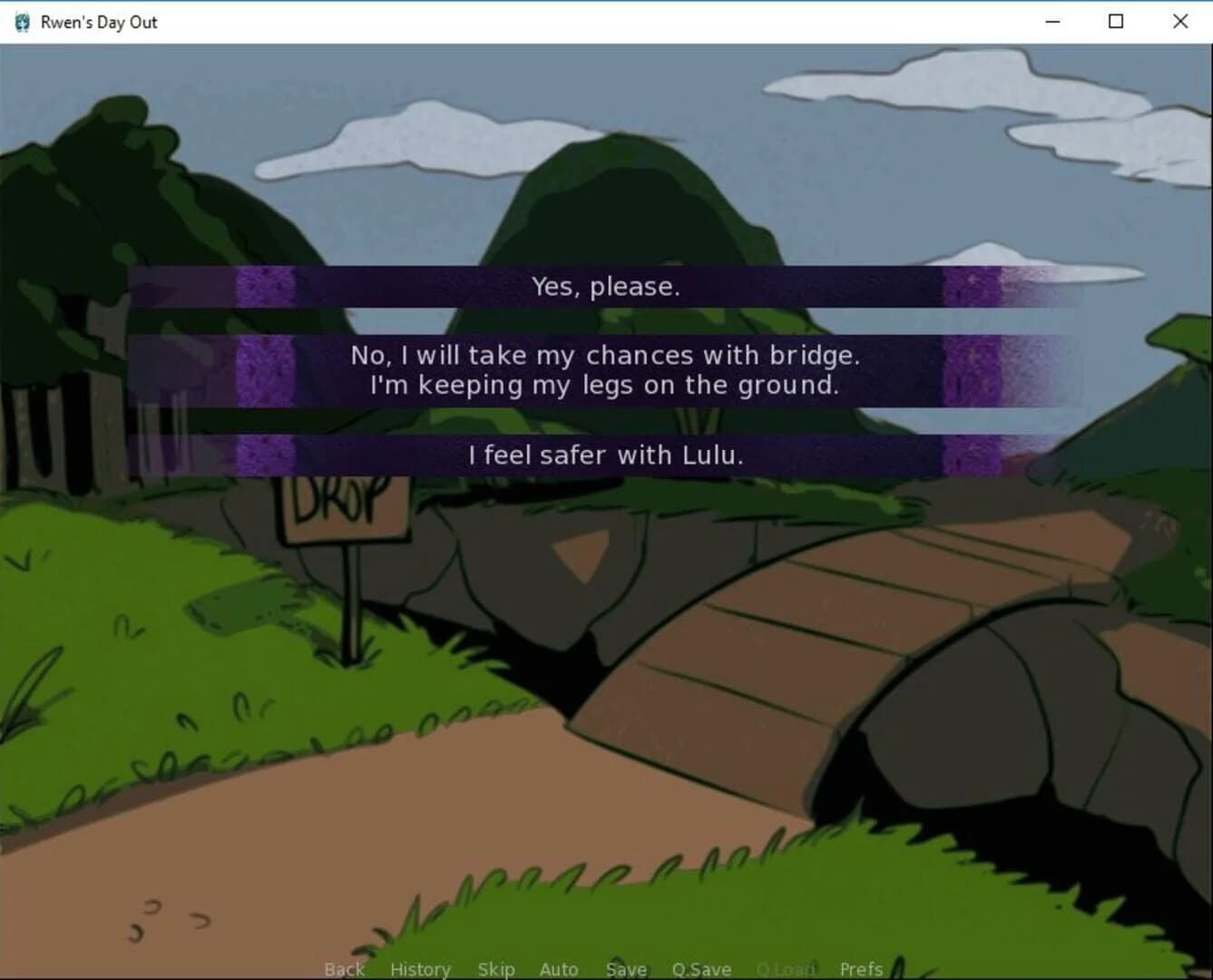Click Back to rewind the dialogue
The height and width of the screenshot is (980, 1213).
coord(343,968)
